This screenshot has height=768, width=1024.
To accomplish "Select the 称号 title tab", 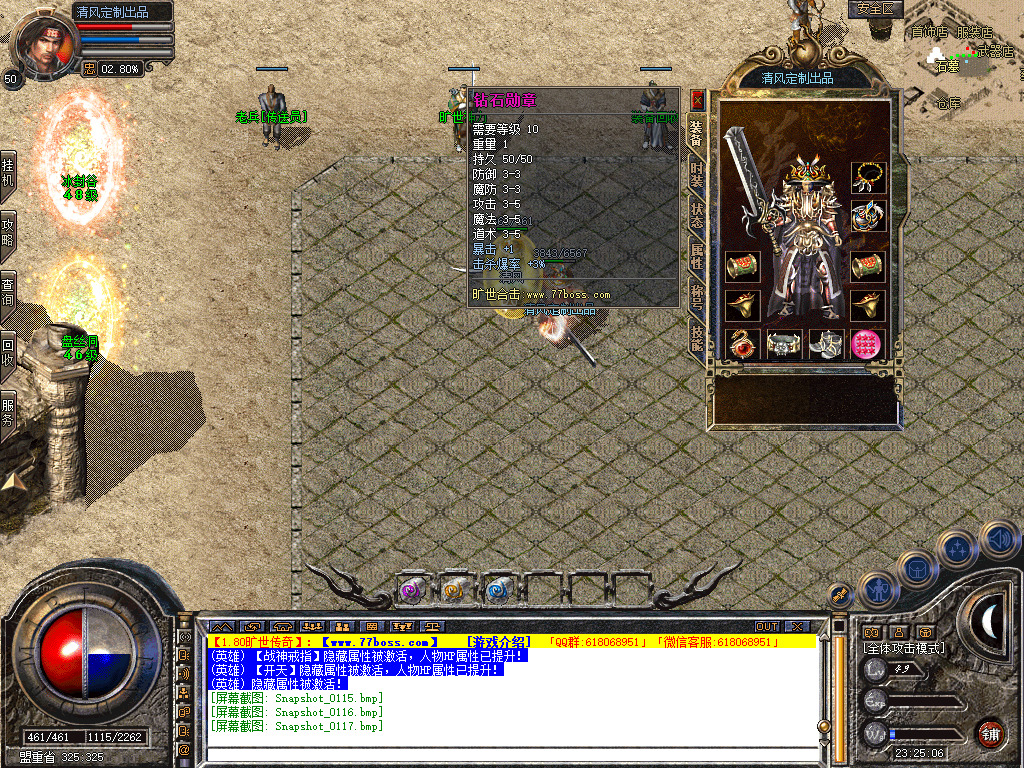I will 697,298.
